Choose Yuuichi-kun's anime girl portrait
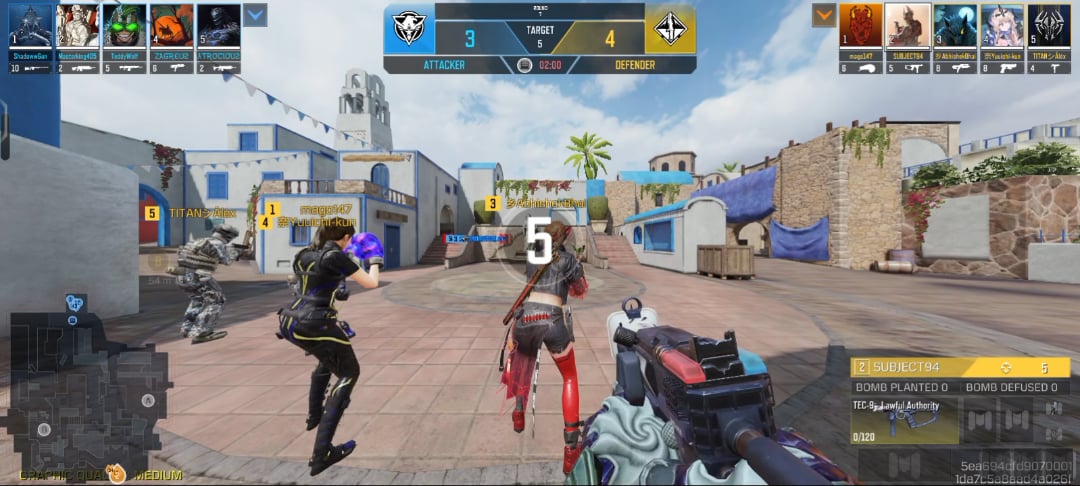This screenshot has height=486, width=1080. pyautogui.click(x=1002, y=26)
